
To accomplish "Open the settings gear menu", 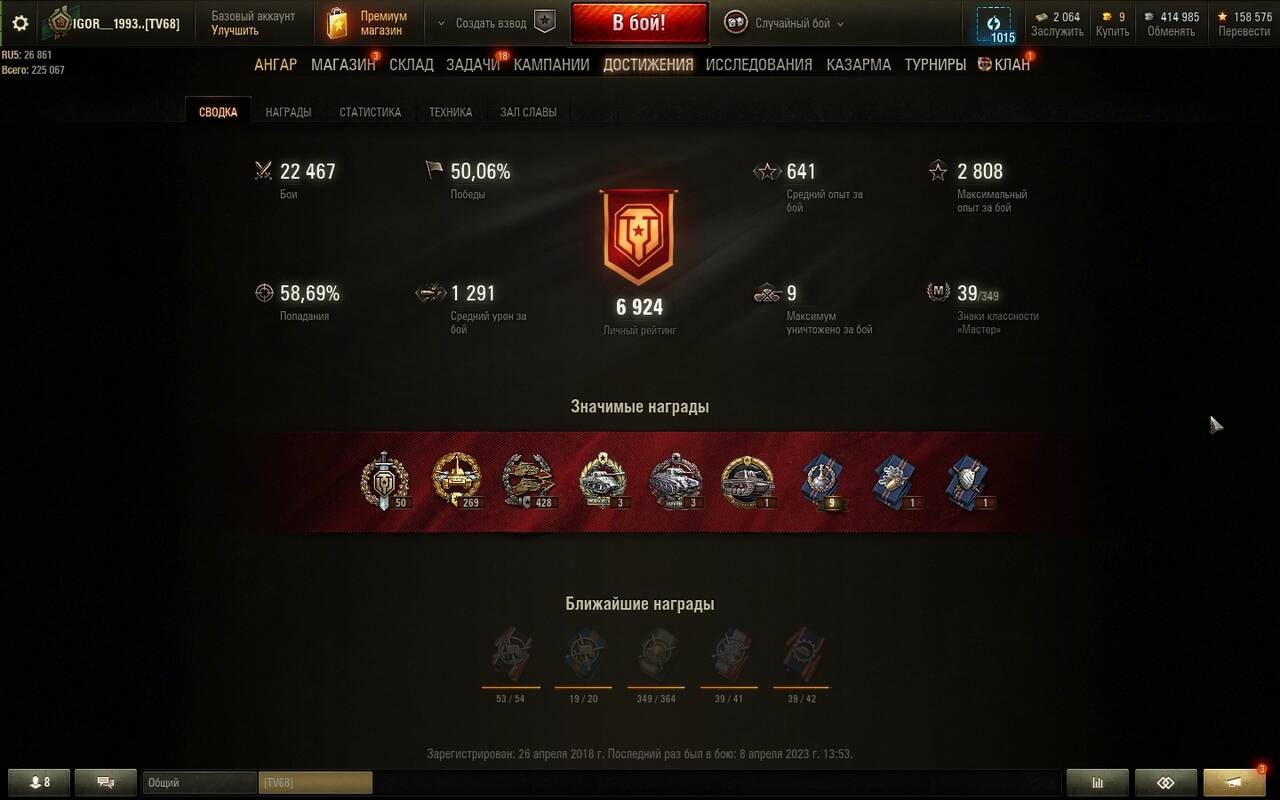I will point(20,23).
